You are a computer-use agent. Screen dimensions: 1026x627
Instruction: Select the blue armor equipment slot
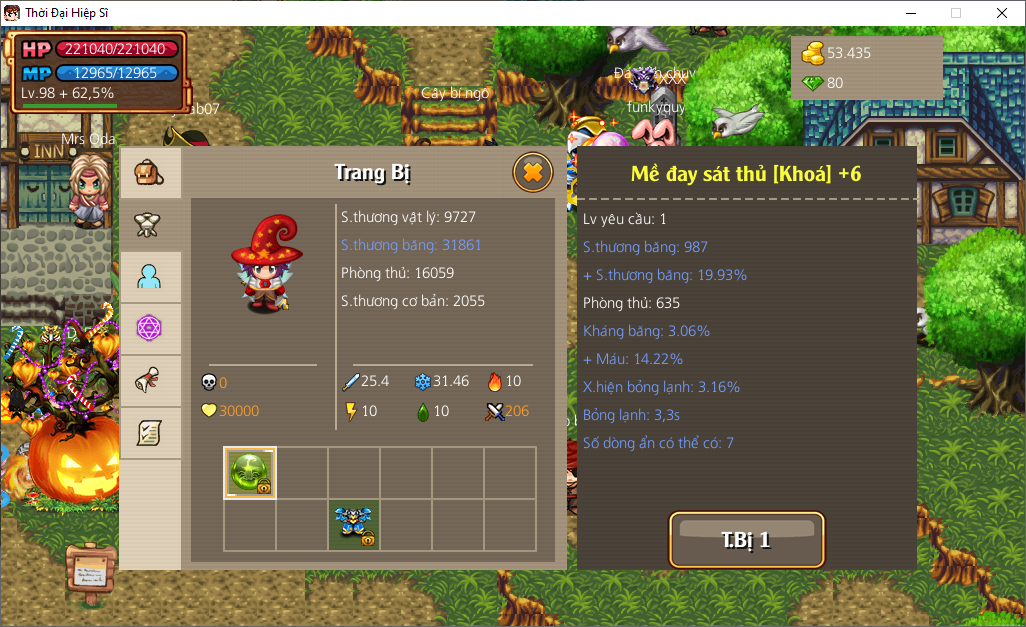(354, 525)
